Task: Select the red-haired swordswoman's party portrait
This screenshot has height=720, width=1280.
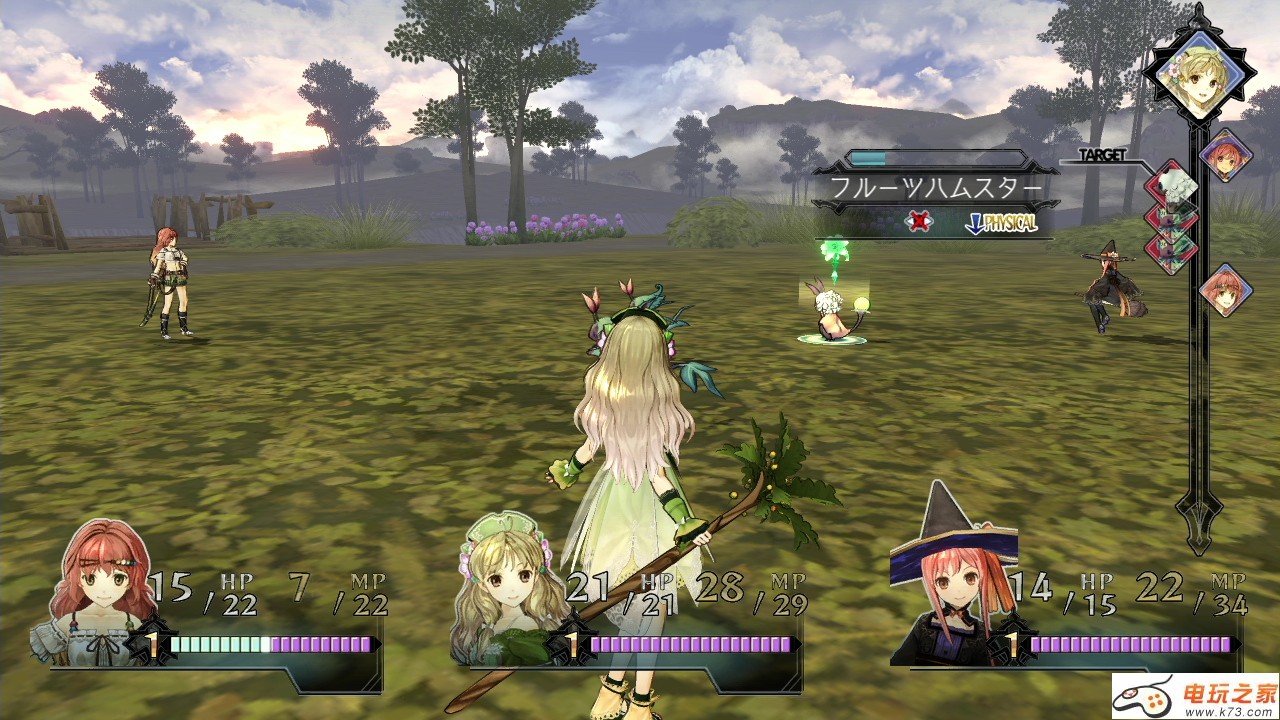Action: [x=98, y=590]
